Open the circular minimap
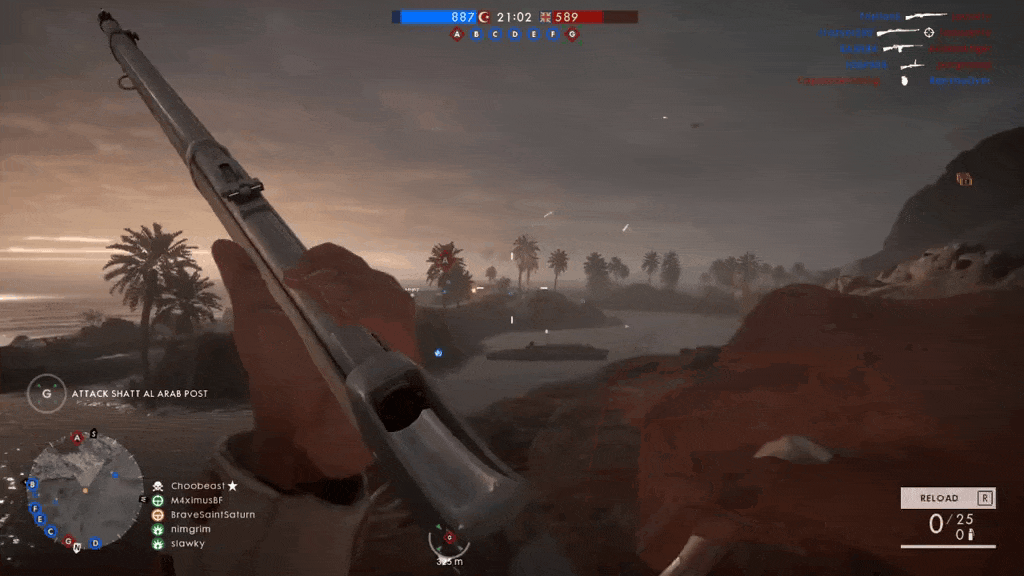This screenshot has height=576, width=1024. tap(85, 490)
